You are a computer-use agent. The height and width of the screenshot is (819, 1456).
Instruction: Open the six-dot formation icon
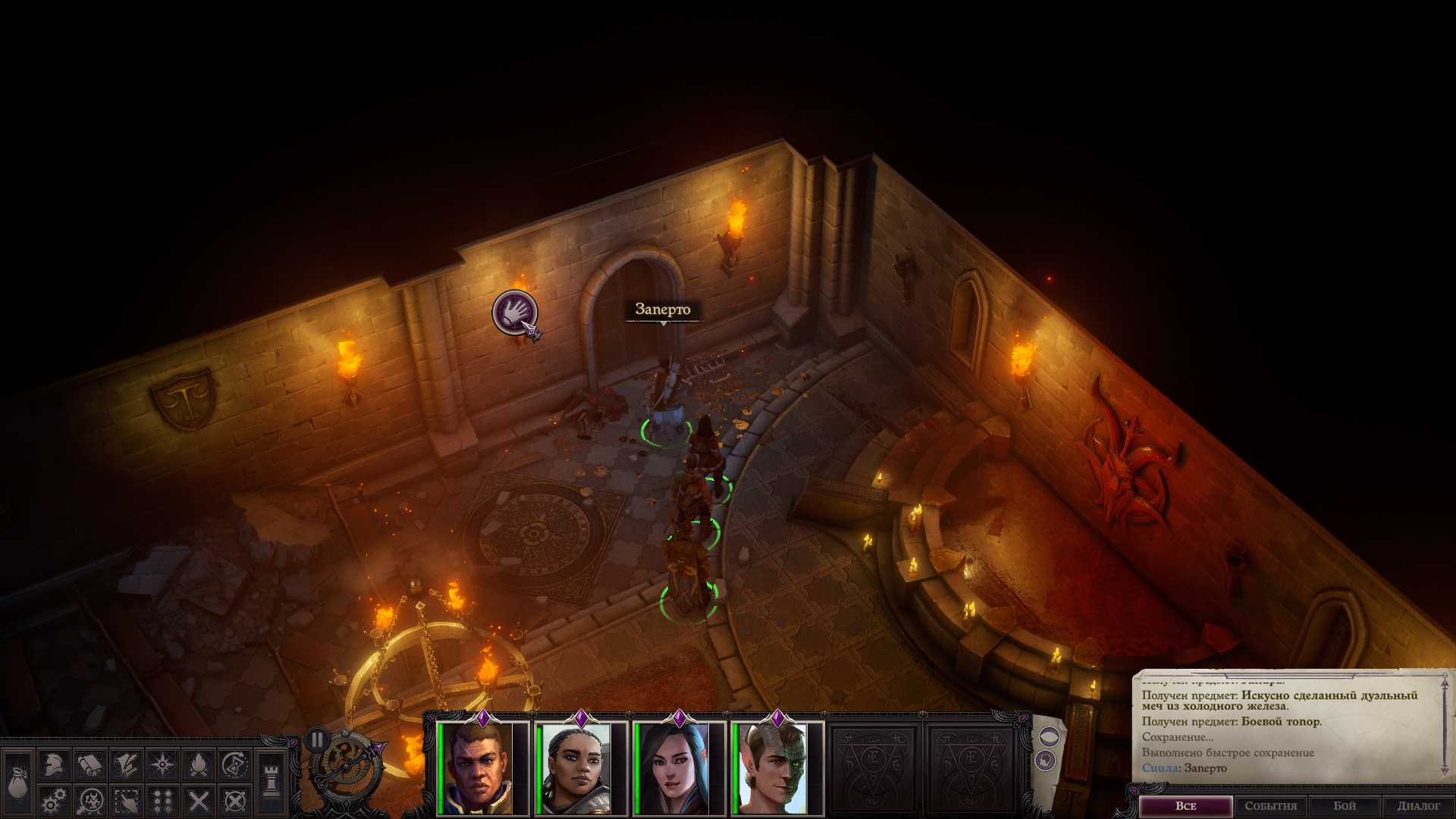tap(162, 801)
